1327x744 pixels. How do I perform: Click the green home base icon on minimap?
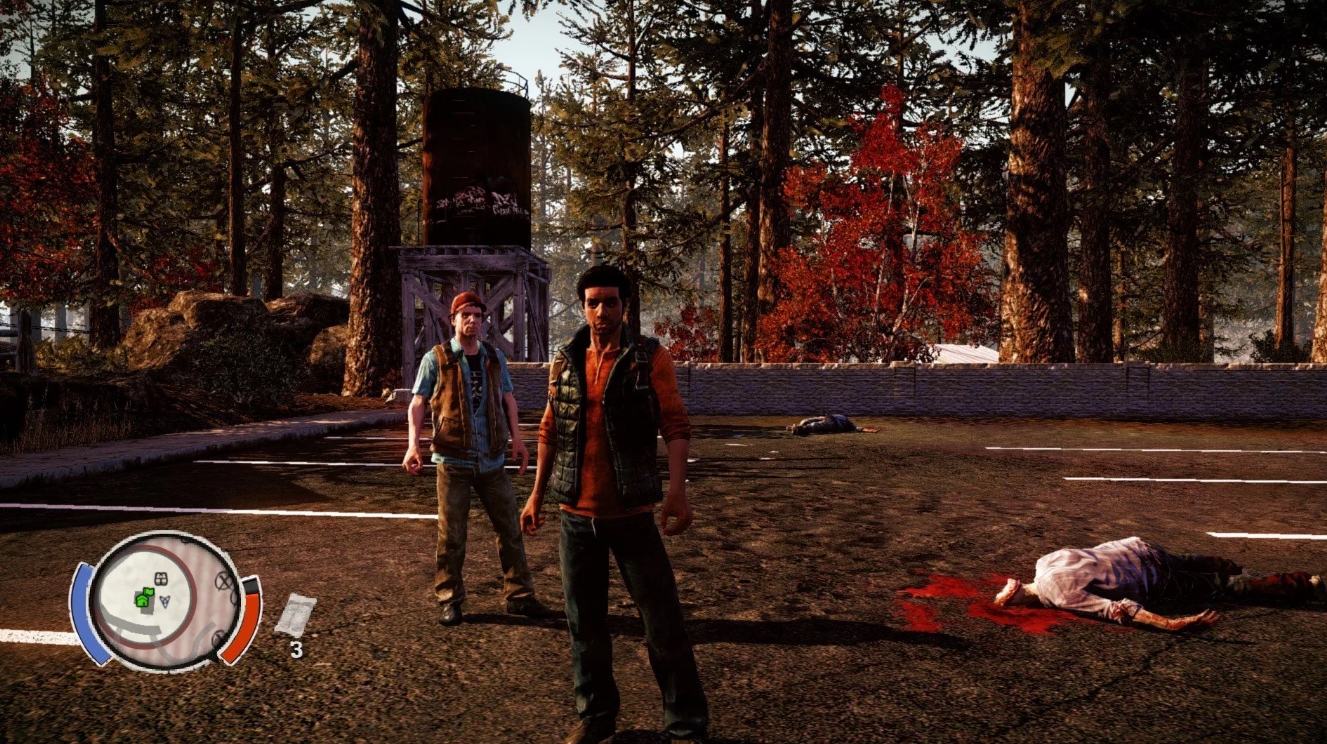coord(143,601)
